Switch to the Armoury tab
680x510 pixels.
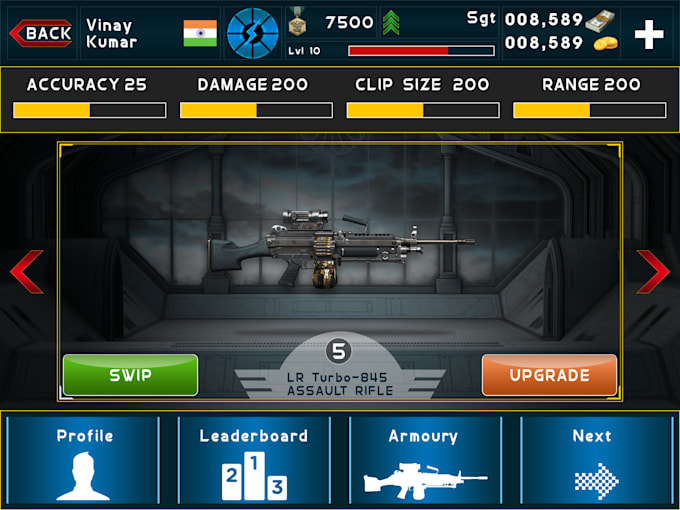pyautogui.click(x=423, y=459)
